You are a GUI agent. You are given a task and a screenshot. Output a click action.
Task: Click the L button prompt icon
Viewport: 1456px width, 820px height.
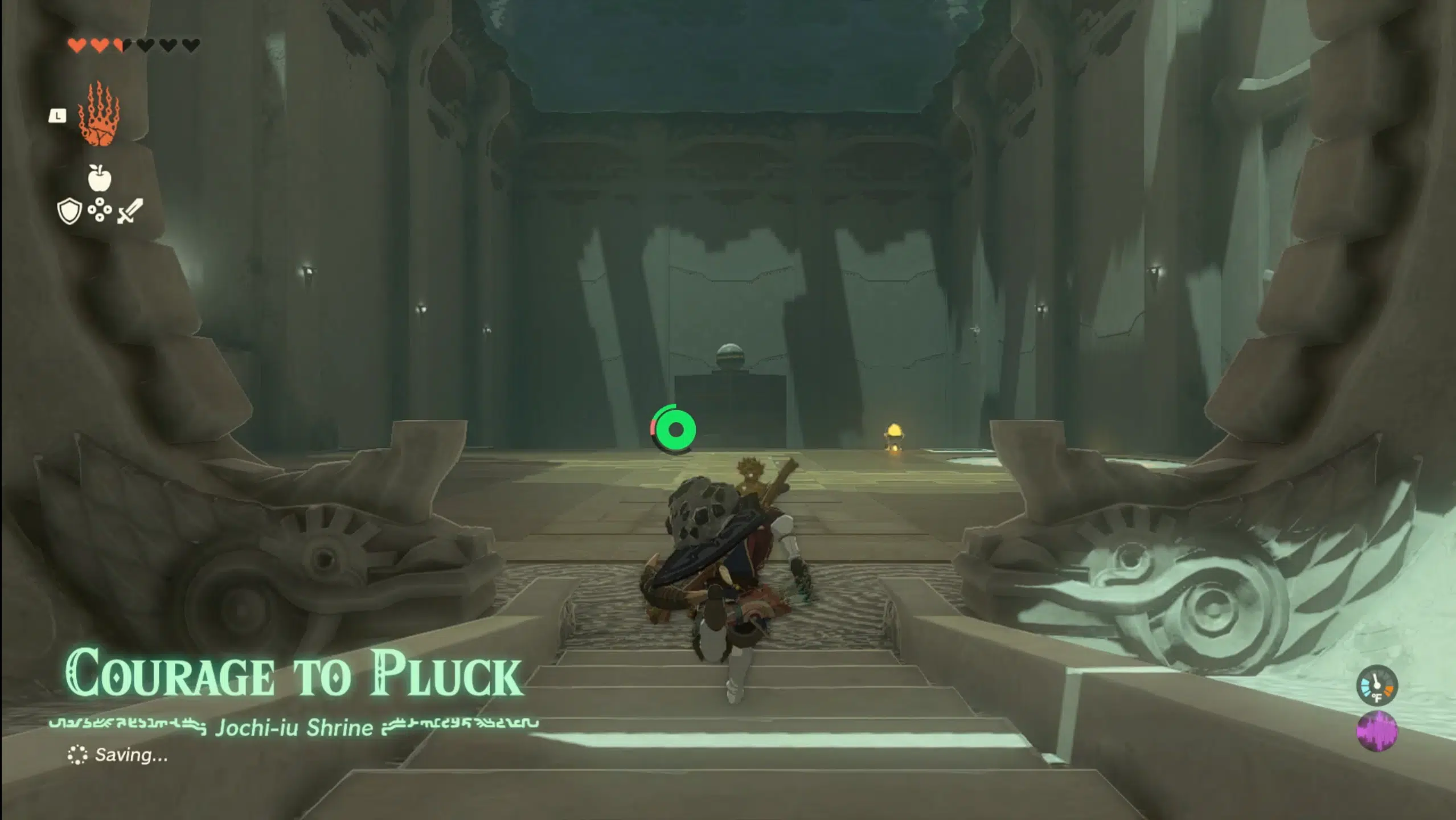pos(58,116)
